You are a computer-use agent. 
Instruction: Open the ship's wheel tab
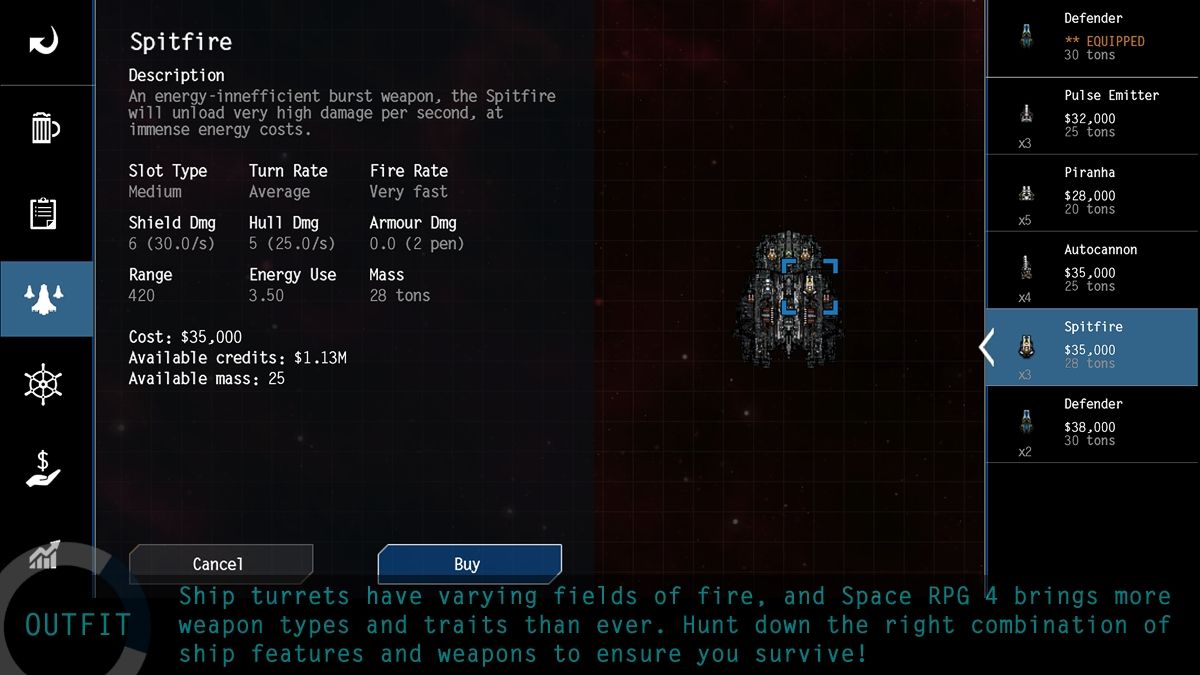click(44, 384)
